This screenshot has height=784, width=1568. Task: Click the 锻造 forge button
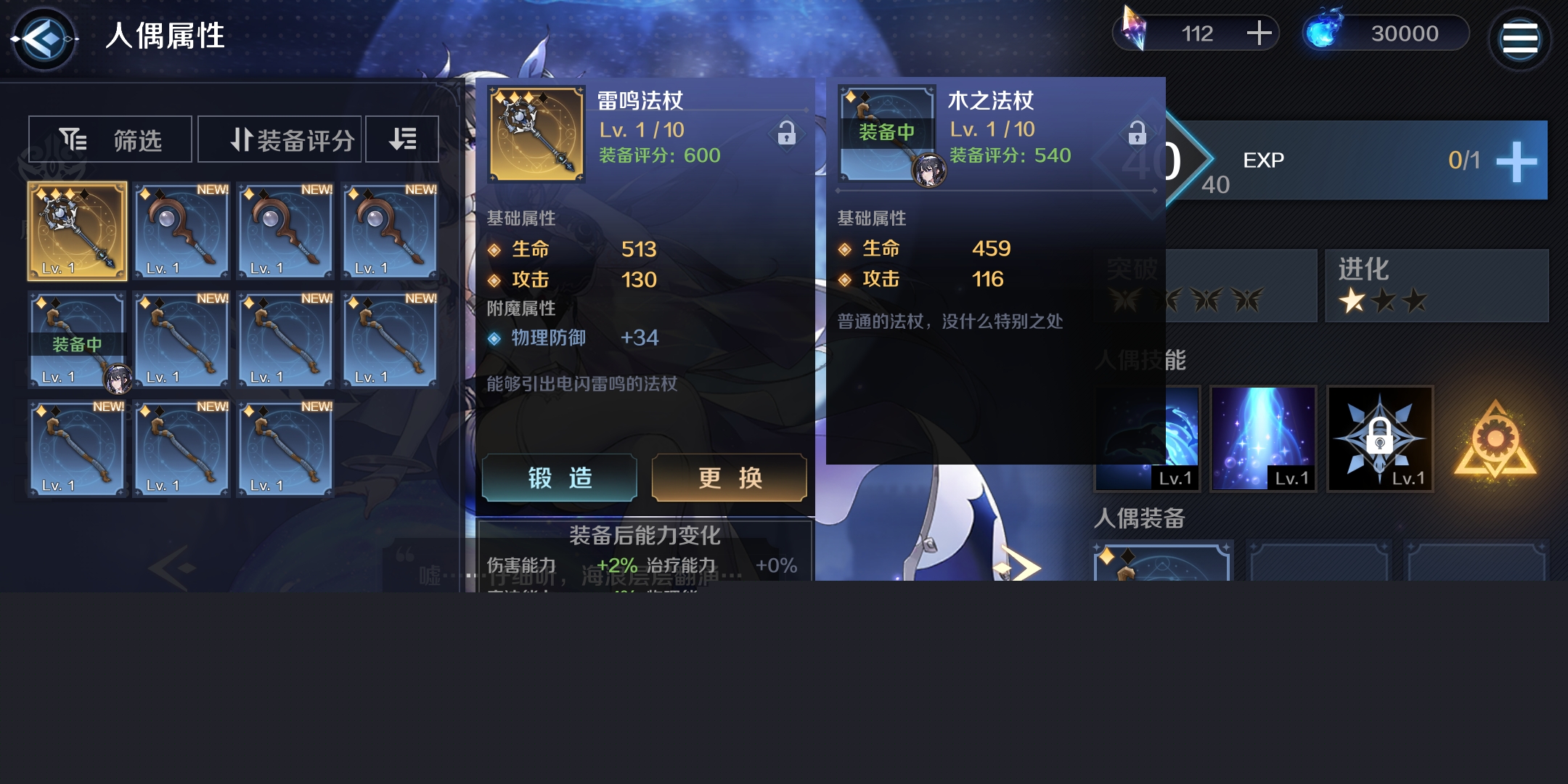pos(560,478)
